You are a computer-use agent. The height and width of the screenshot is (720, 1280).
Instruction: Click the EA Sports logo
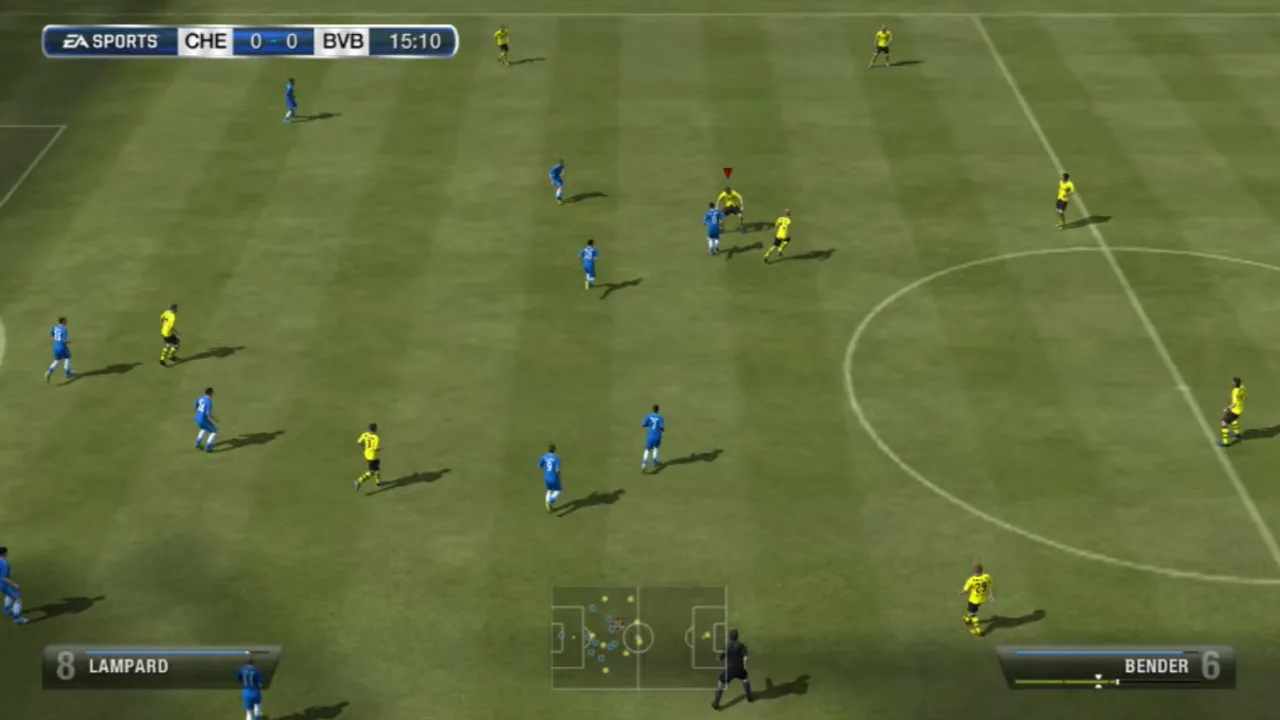click(x=110, y=41)
